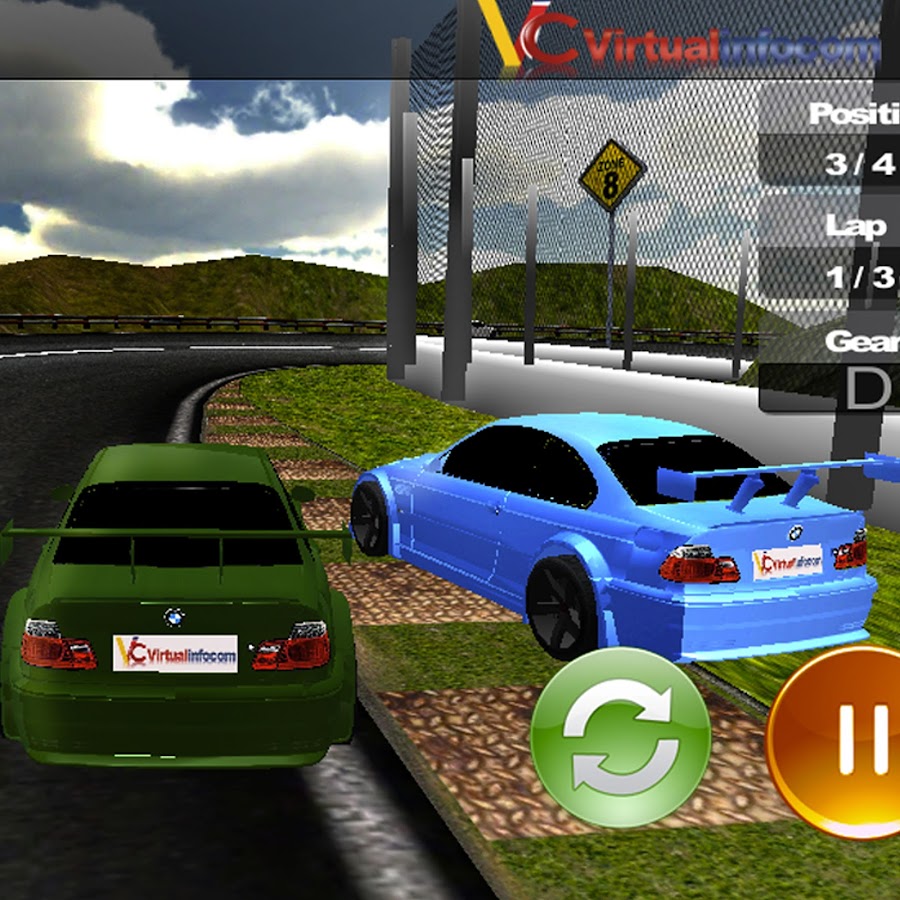The width and height of the screenshot is (900, 900).
Task: Tap the gear D indicator
Action: (x=866, y=389)
